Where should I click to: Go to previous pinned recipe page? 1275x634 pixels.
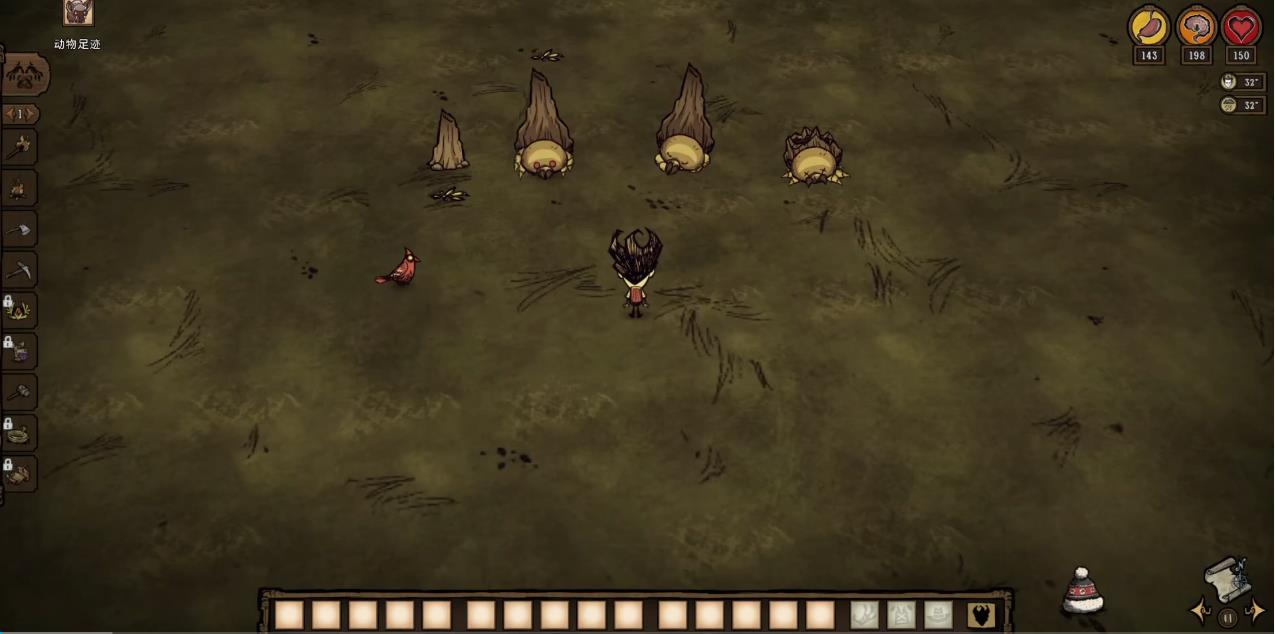click(x=8, y=114)
